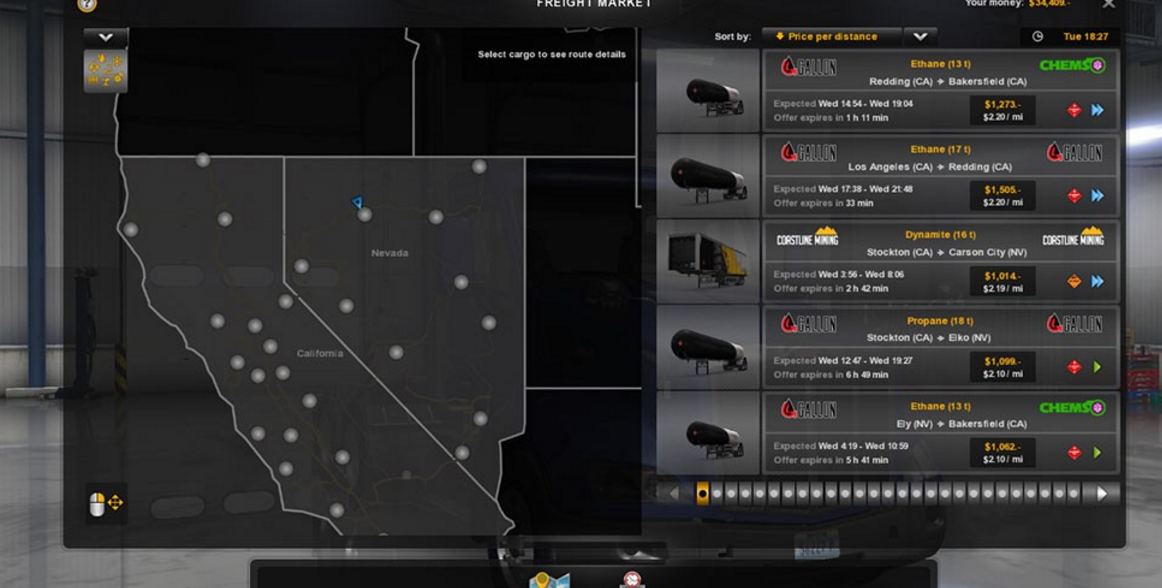Click the clock icon beside the game time
Screen dimensions: 1162x588
pyautogui.click(x=1038, y=37)
